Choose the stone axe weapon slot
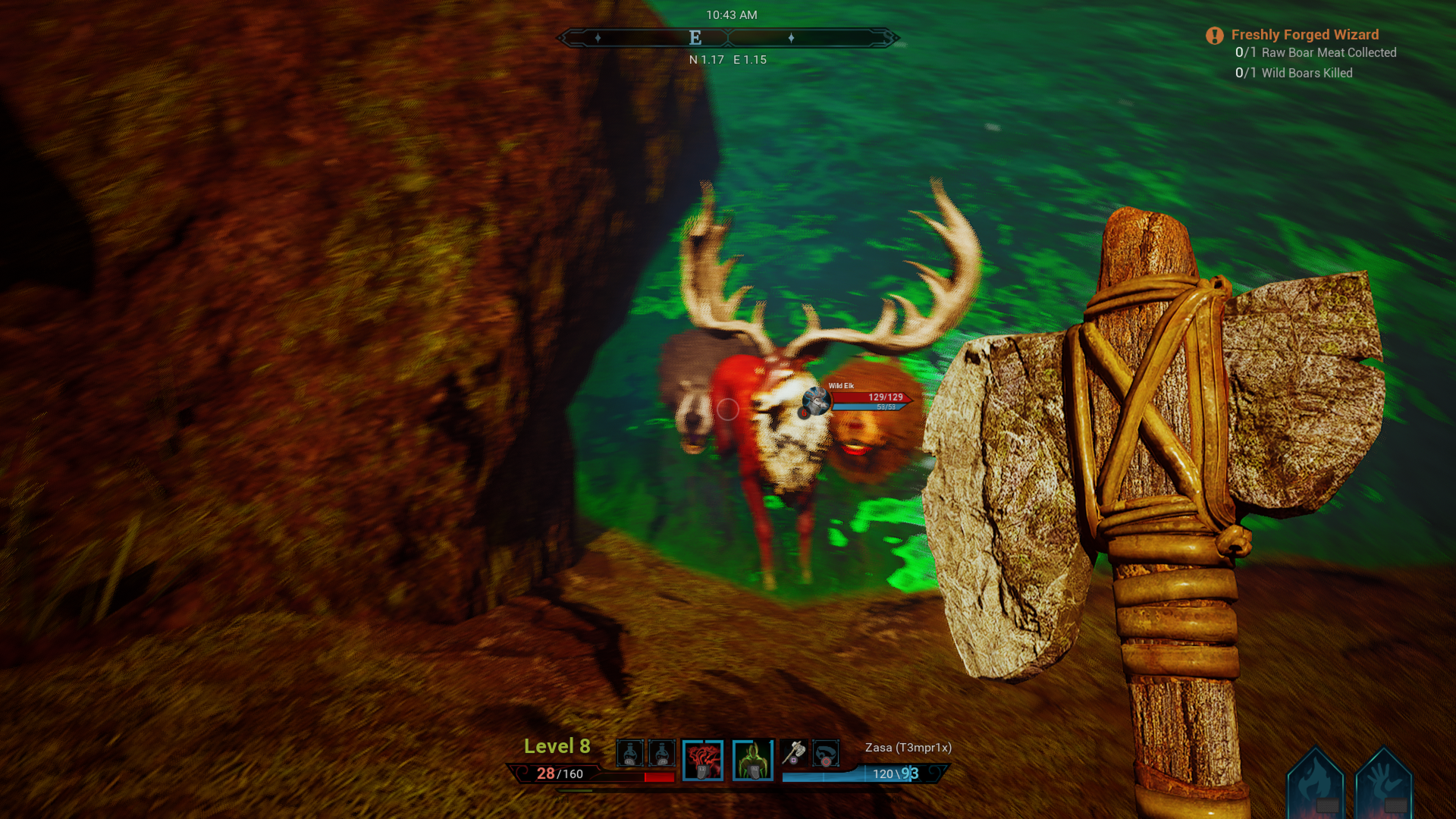This screenshot has width=1456, height=819. 793,753
